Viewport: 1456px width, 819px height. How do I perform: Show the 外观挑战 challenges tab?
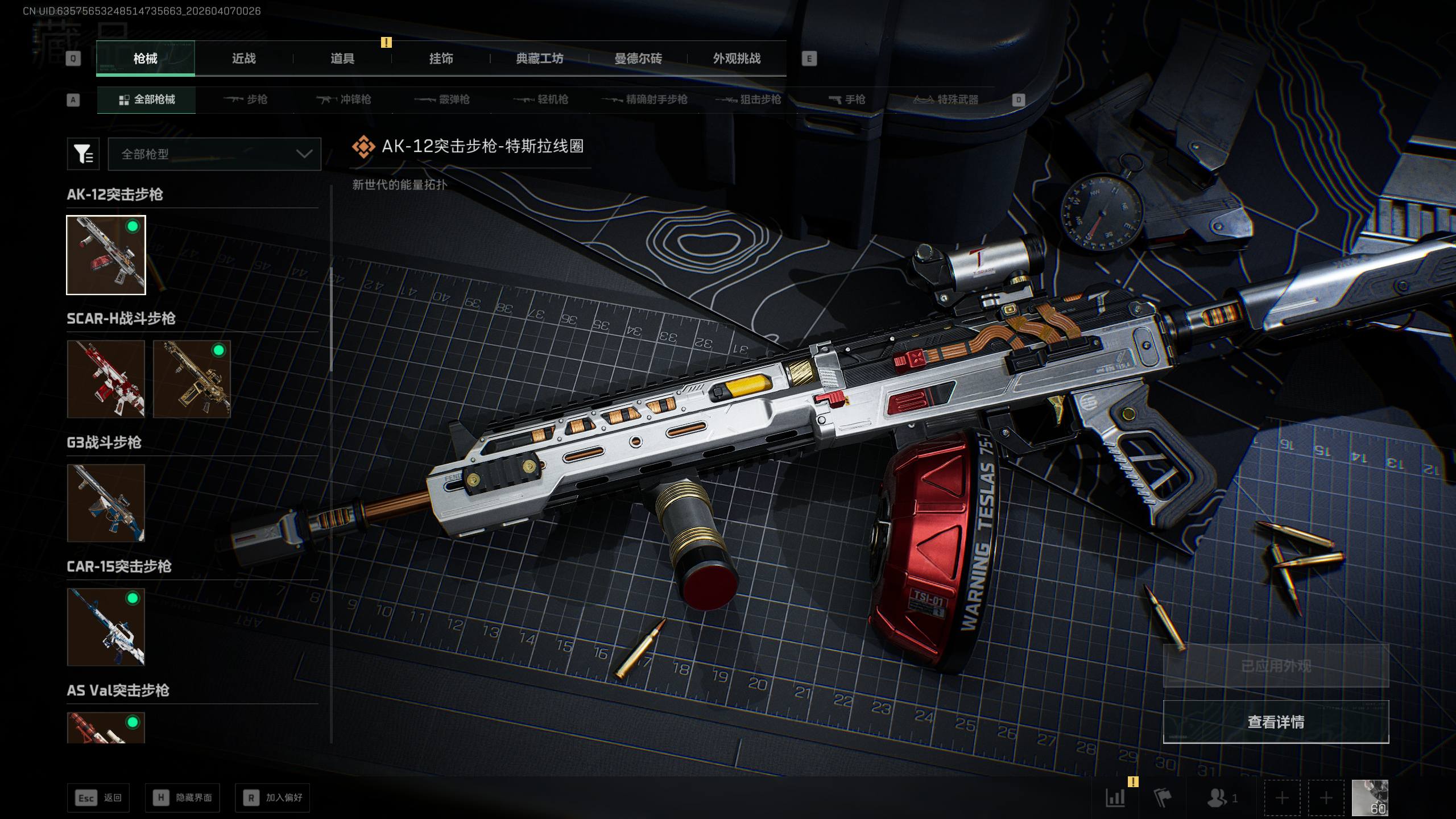click(x=737, y=59)
